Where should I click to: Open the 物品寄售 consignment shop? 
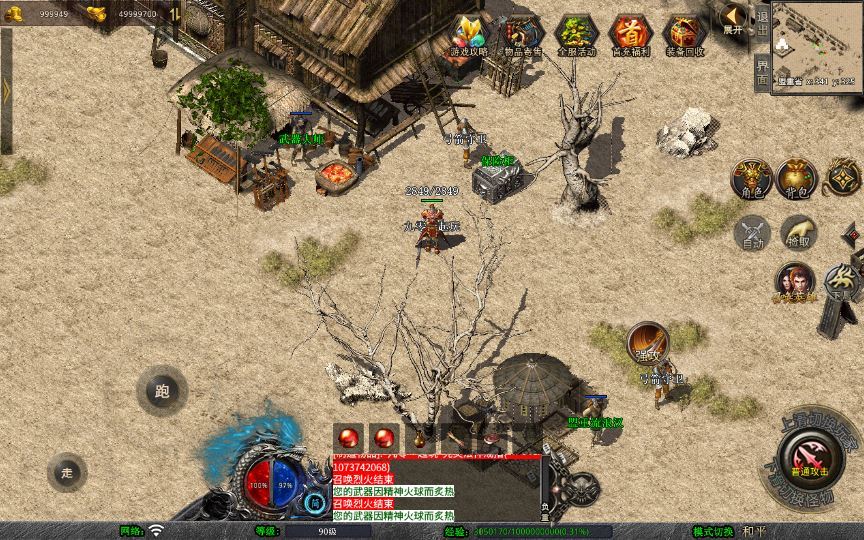(522, 34)
